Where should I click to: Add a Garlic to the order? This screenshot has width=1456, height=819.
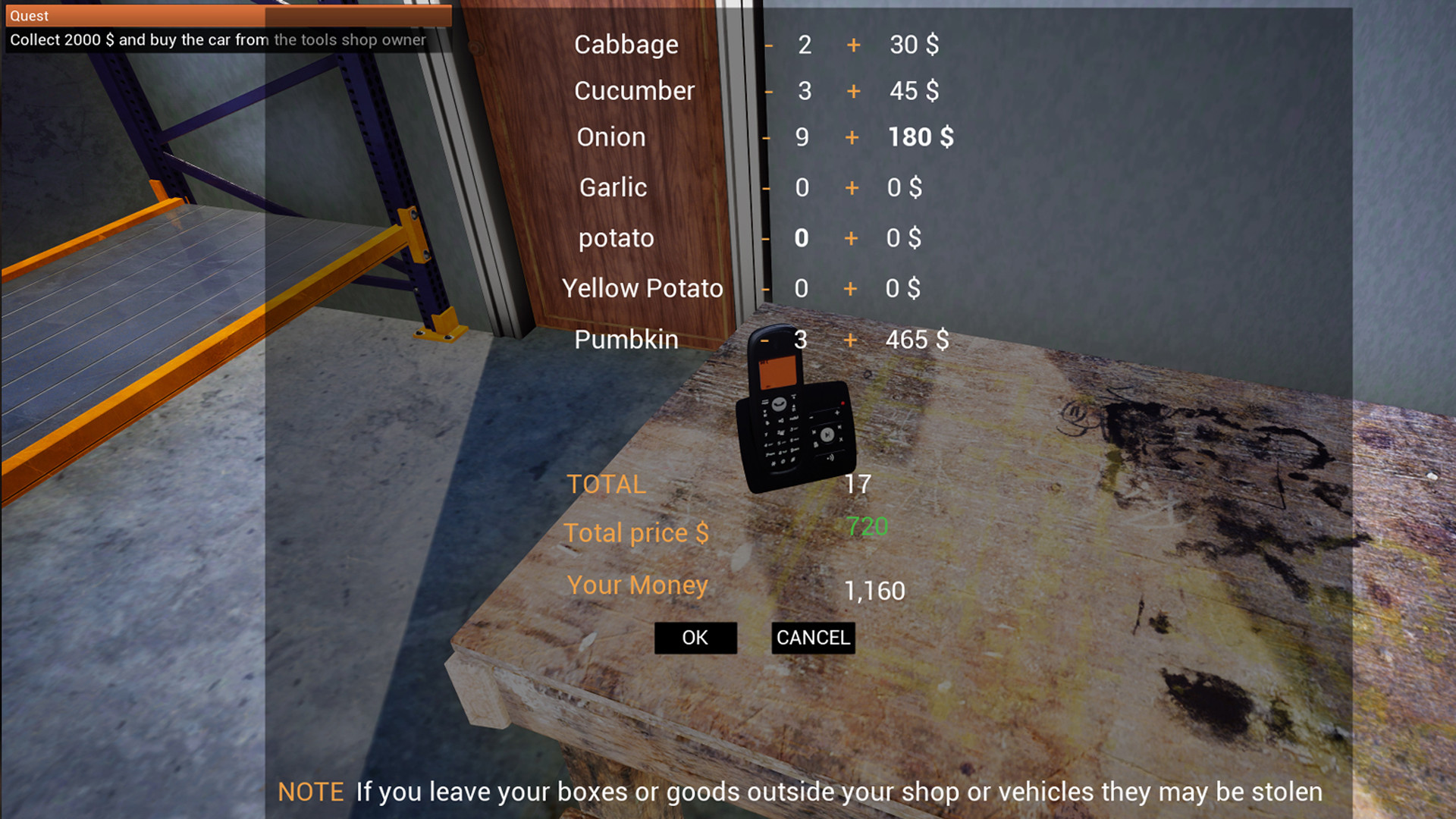[852, 188]
